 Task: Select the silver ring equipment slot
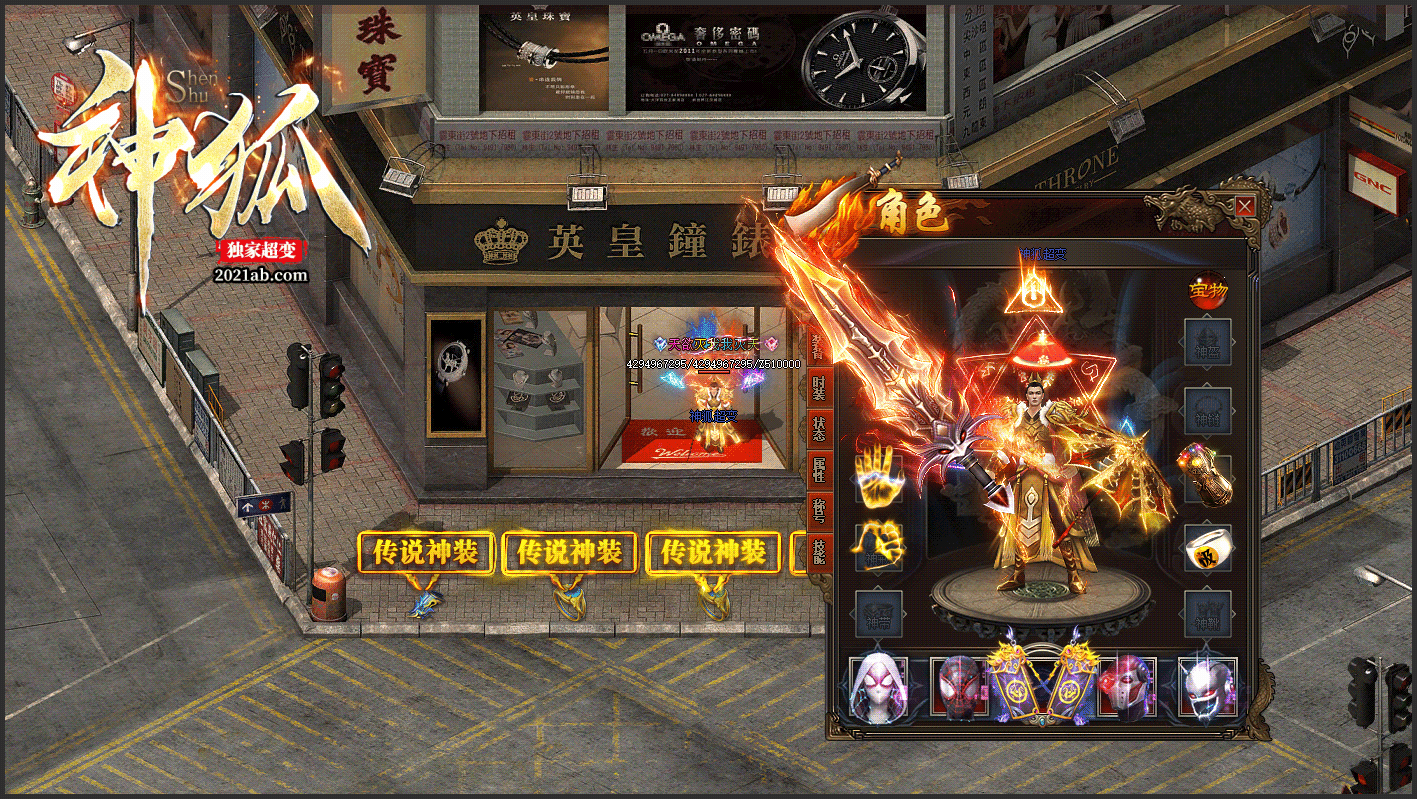[x=1208, y=547]
